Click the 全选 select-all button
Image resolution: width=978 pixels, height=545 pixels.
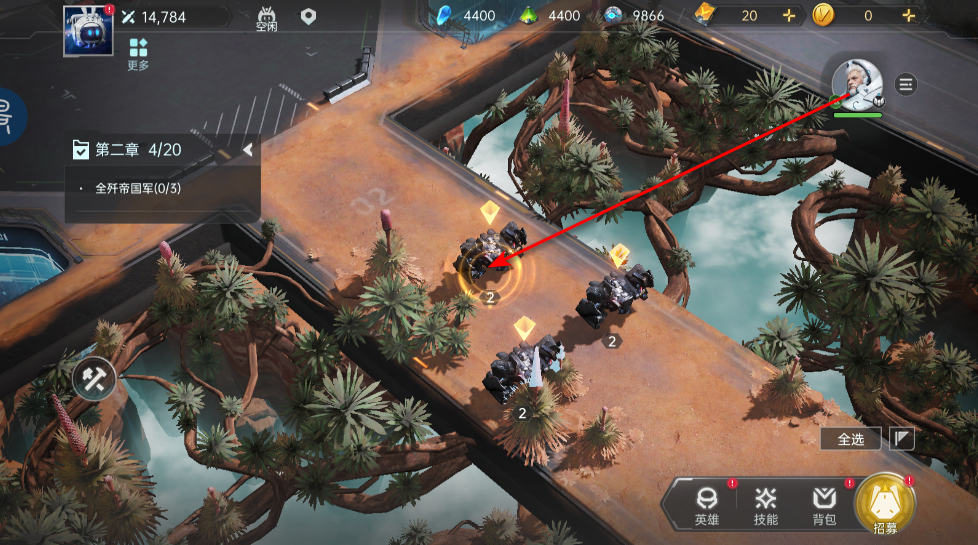coord(850,438)
